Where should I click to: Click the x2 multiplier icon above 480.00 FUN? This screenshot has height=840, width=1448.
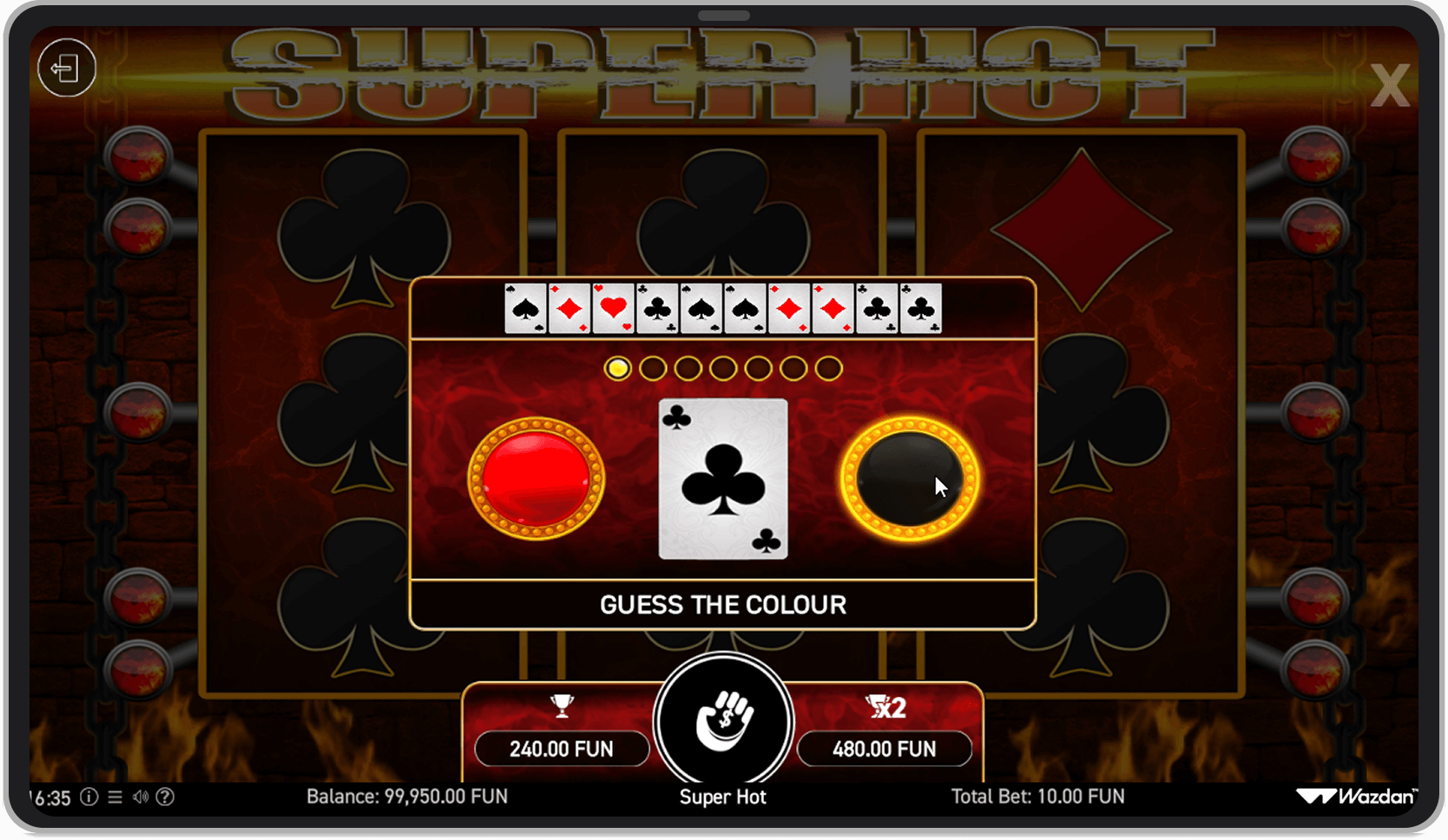pyautogui.click(x=885, y=705)
